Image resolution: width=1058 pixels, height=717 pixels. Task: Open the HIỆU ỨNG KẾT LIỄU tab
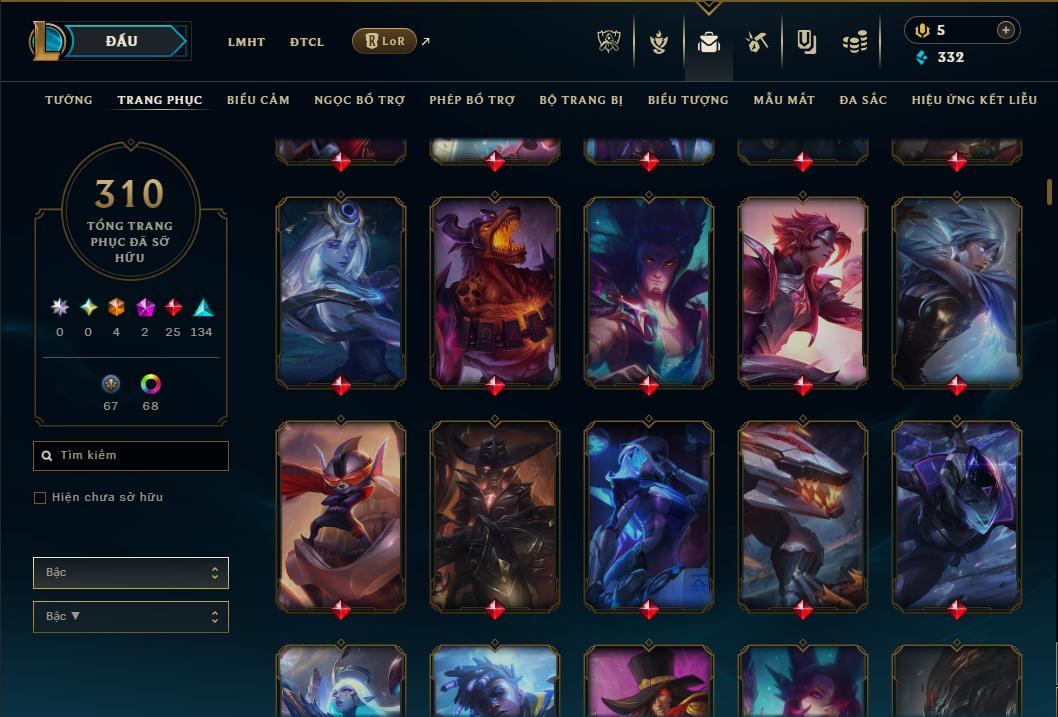point(974,100)
